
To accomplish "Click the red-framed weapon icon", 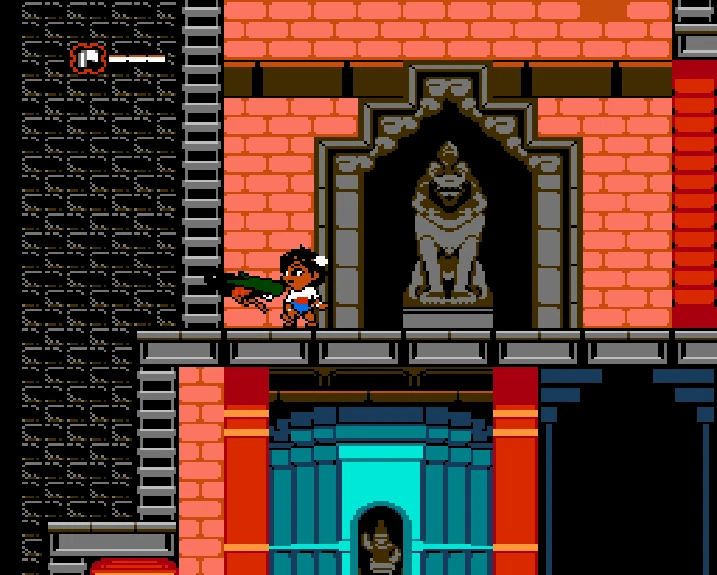I will point(88,58).
